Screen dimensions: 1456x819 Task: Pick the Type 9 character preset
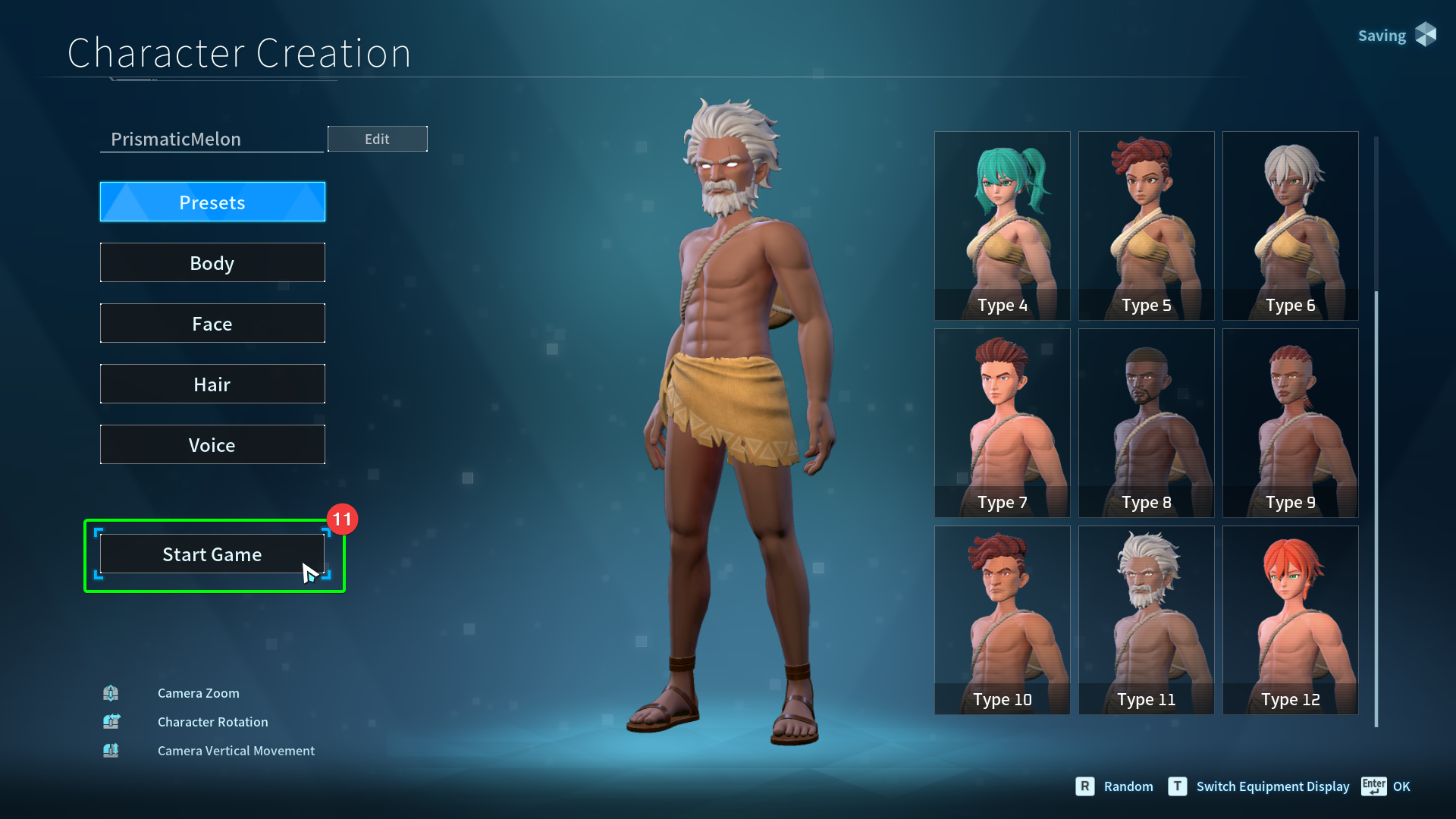tap(1290, 422)
